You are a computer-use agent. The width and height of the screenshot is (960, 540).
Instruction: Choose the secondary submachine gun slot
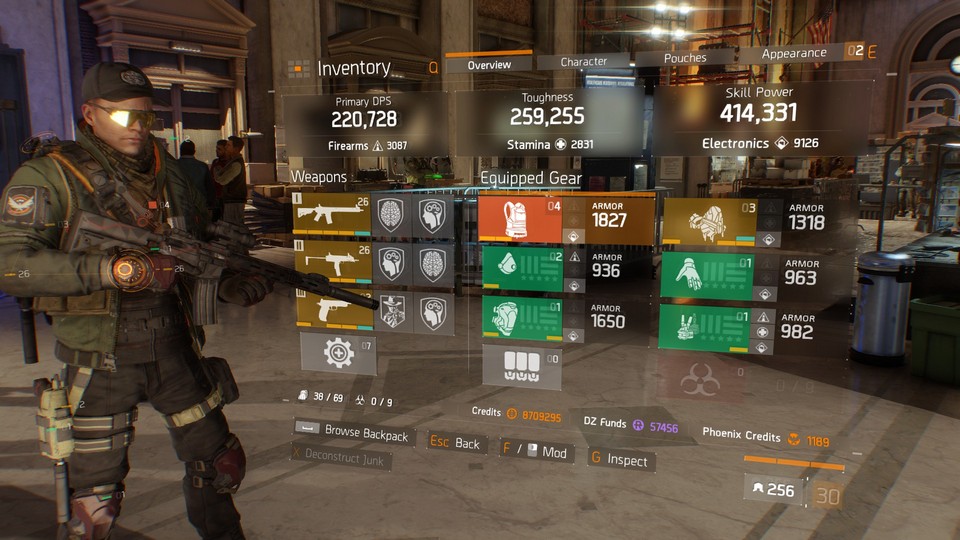click(x=331, y=263)
